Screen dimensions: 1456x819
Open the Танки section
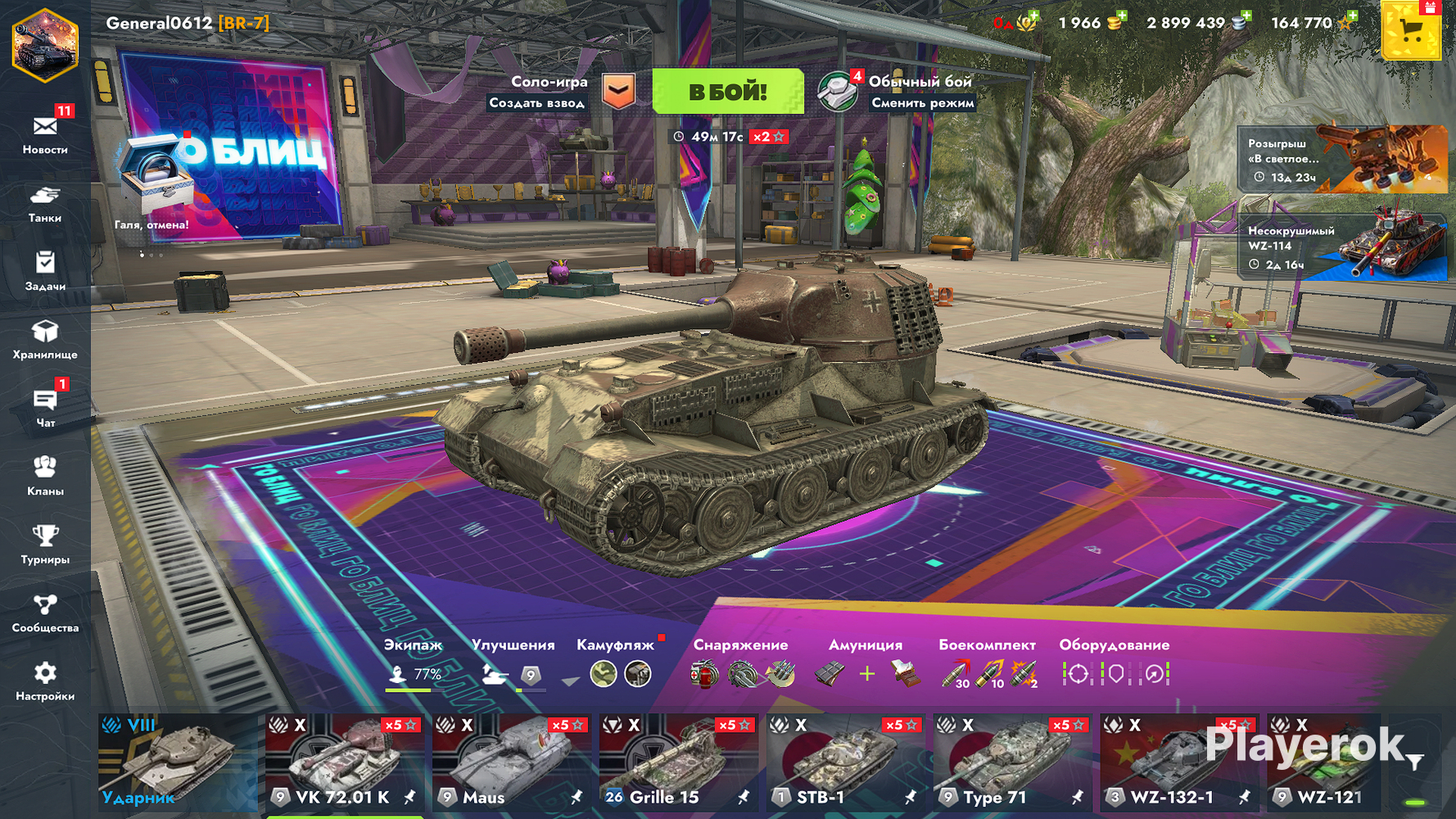click(45, 203)
